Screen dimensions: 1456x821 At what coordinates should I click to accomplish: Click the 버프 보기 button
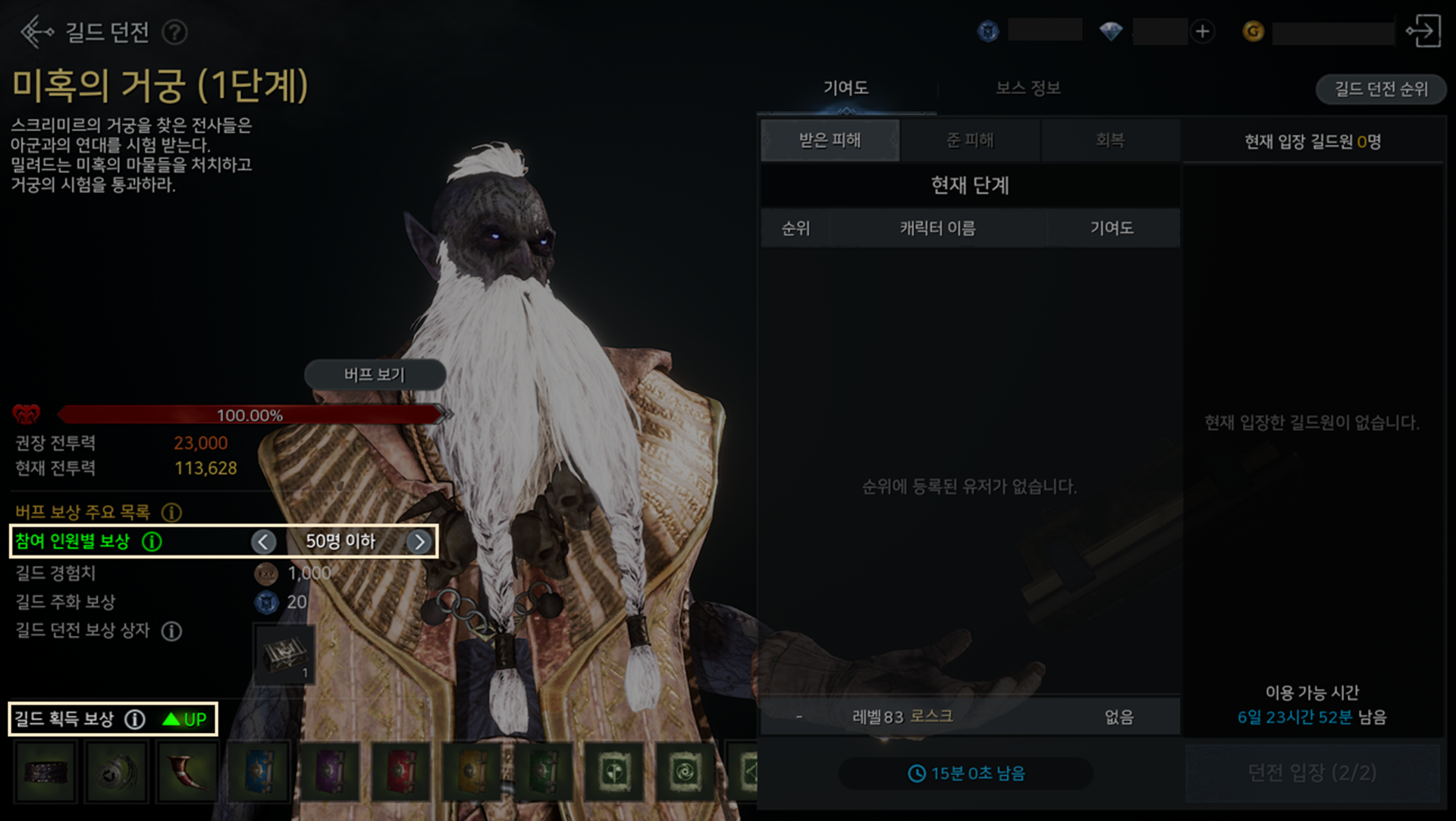tap(375, 374)
